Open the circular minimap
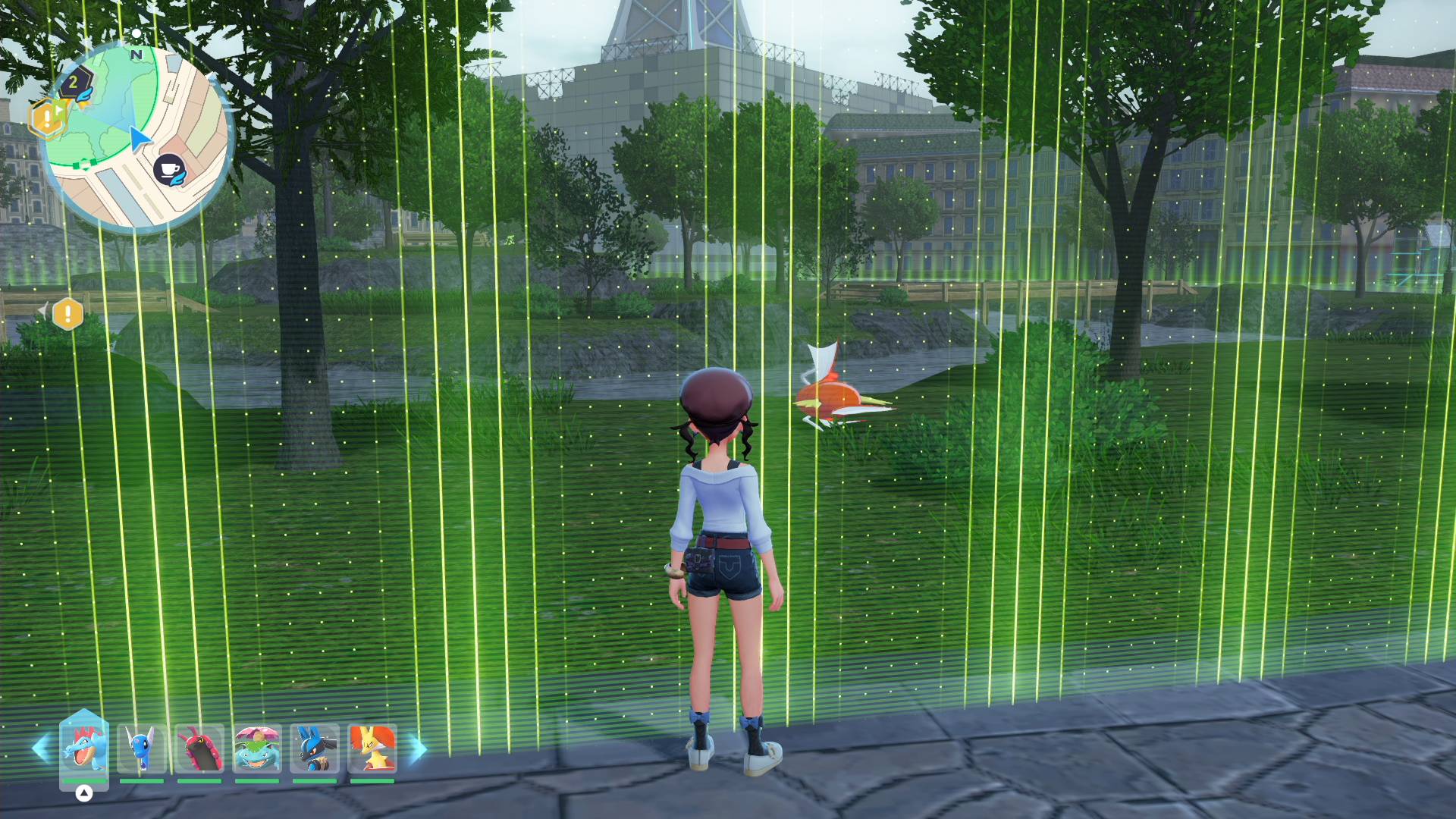 pyautogui.click(x=137, y=136)
